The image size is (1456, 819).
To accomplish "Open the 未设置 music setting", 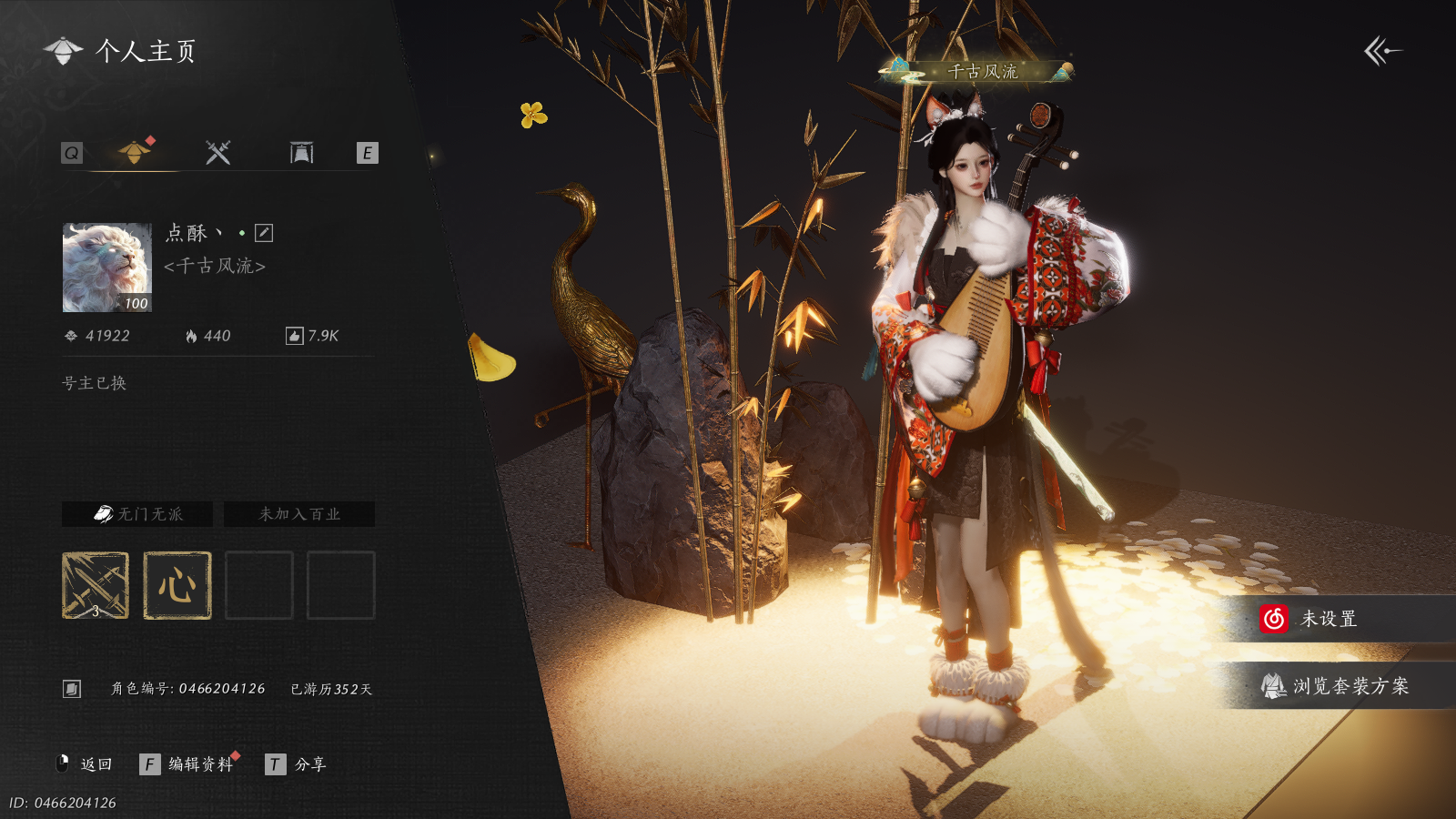I will pyautogui.click(x=1329, y=619).
